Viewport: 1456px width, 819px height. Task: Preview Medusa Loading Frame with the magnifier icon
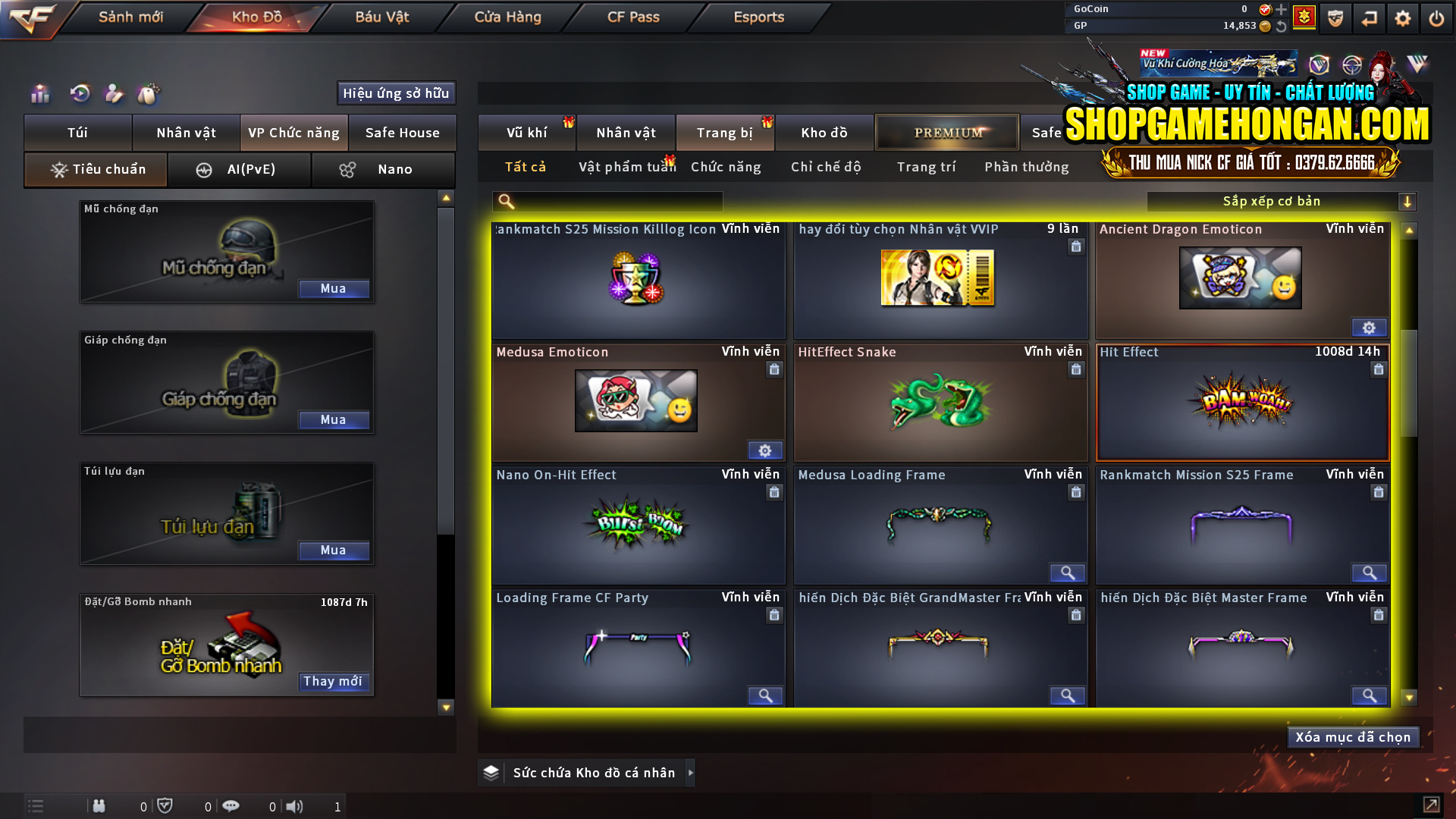click(1068, 573)
